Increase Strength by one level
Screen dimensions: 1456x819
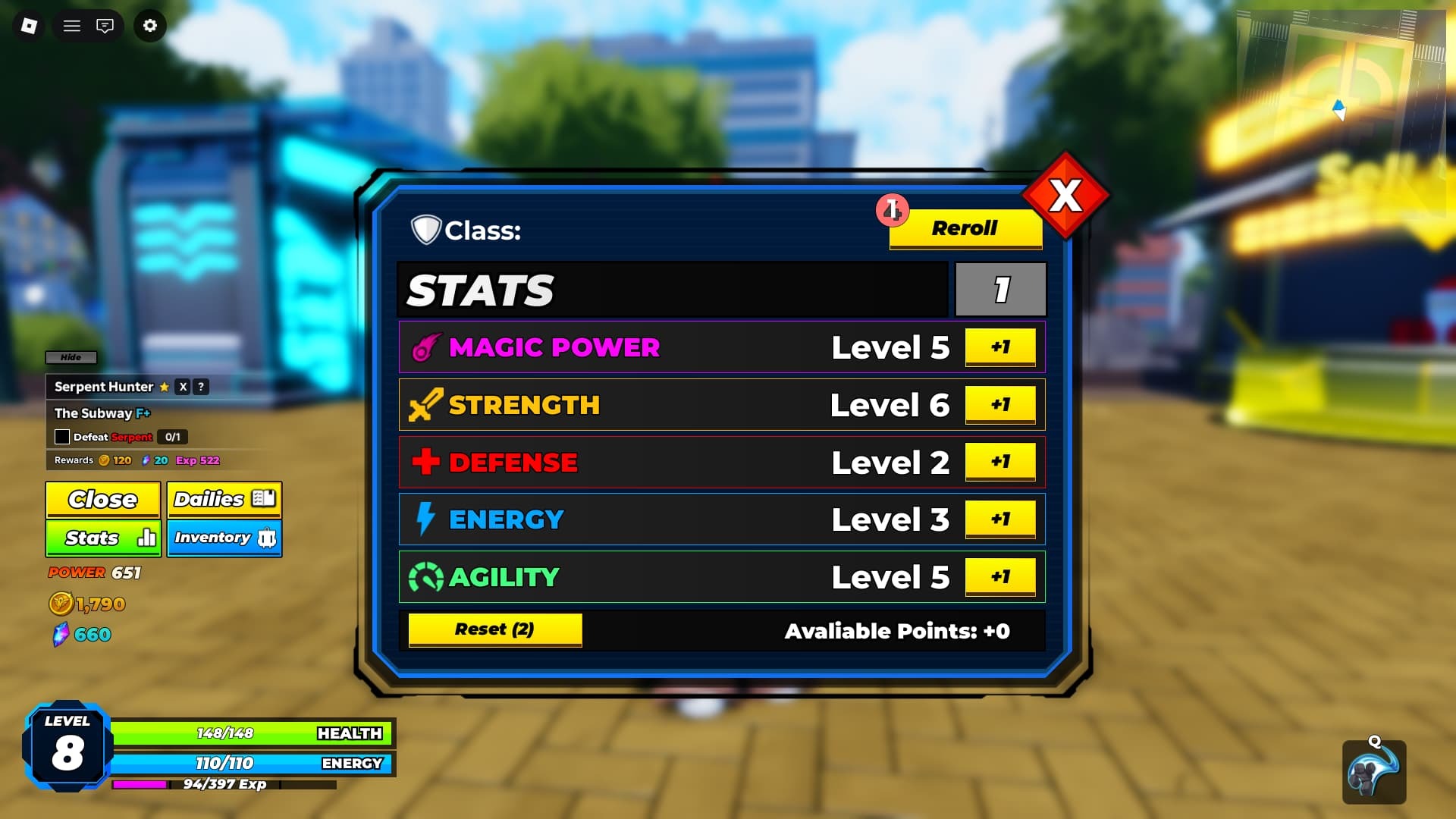pos(999,405)
